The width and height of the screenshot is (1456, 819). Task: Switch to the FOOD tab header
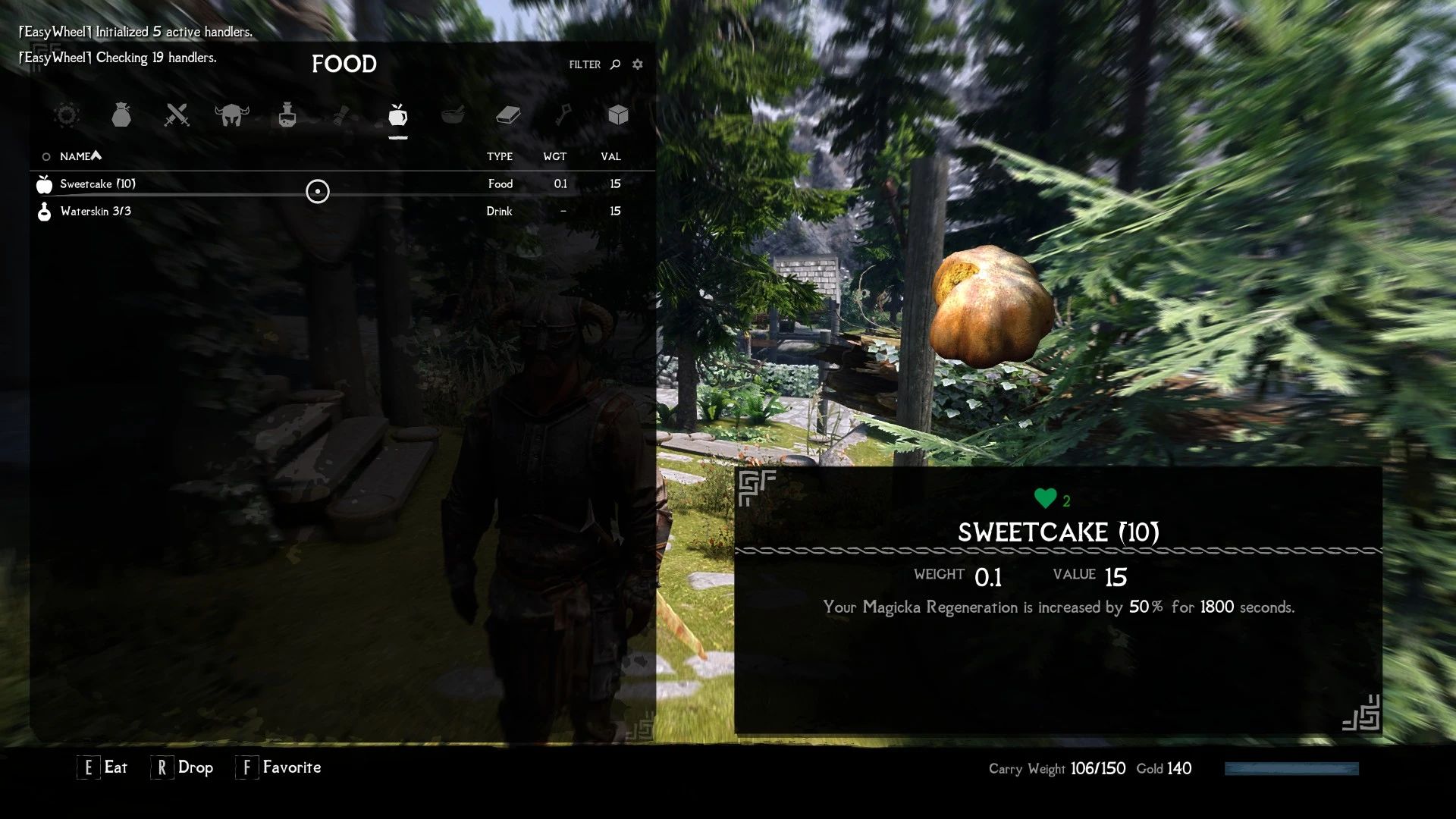[x=344, y=64]
